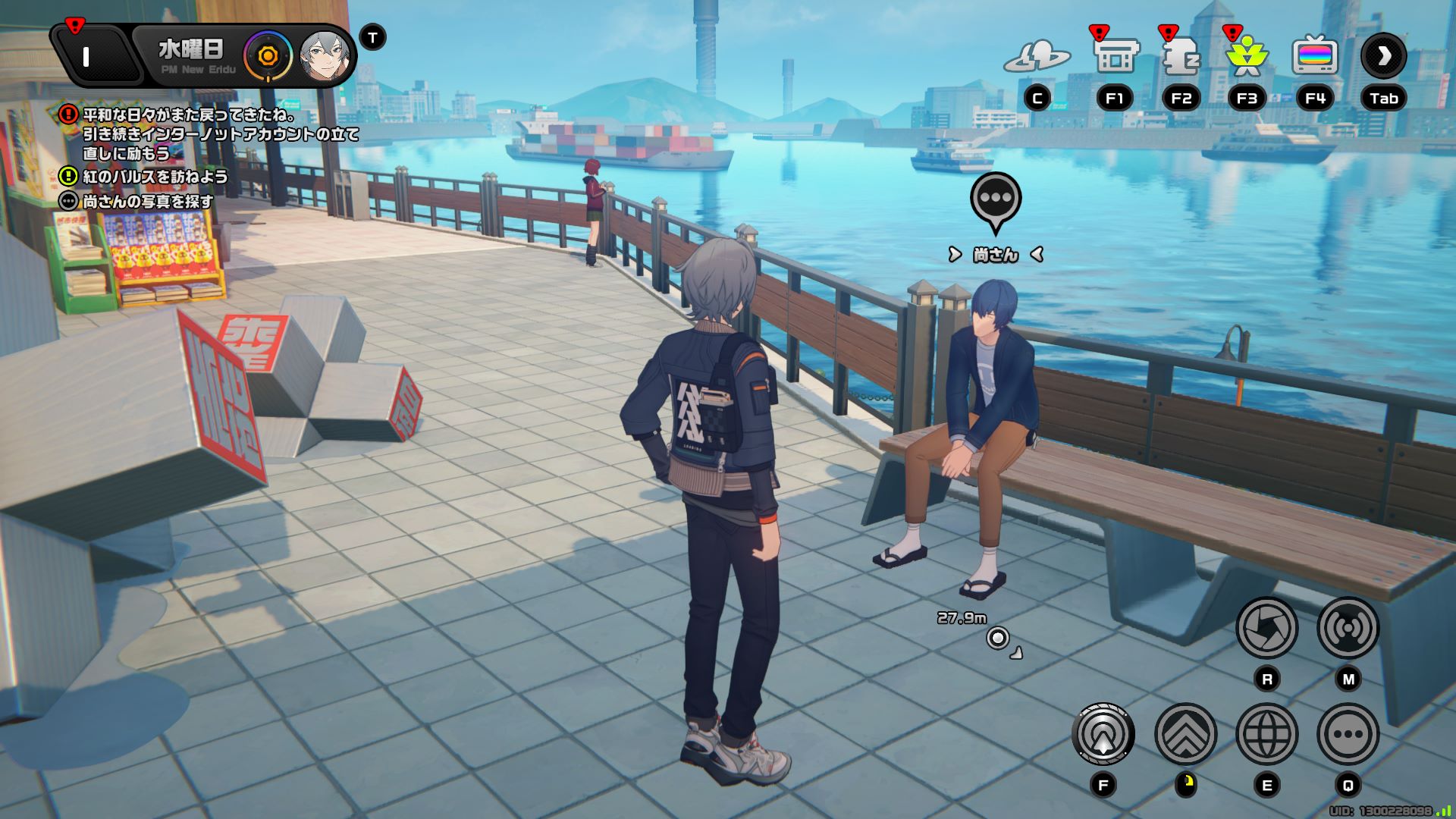
Task: Open the sleeping figure icon
Action: [1181, 56]
